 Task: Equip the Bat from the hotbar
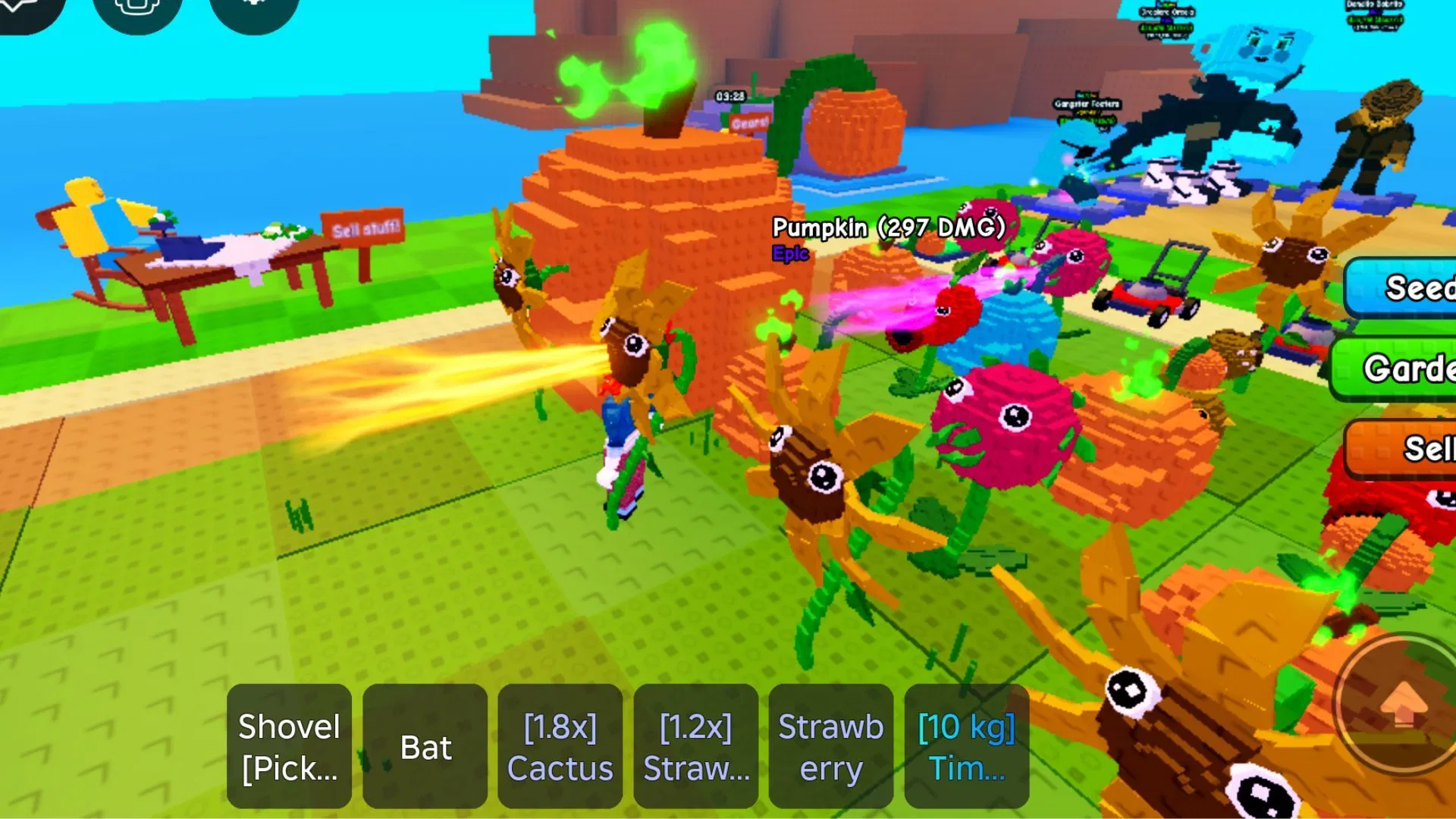coord(425,747)
